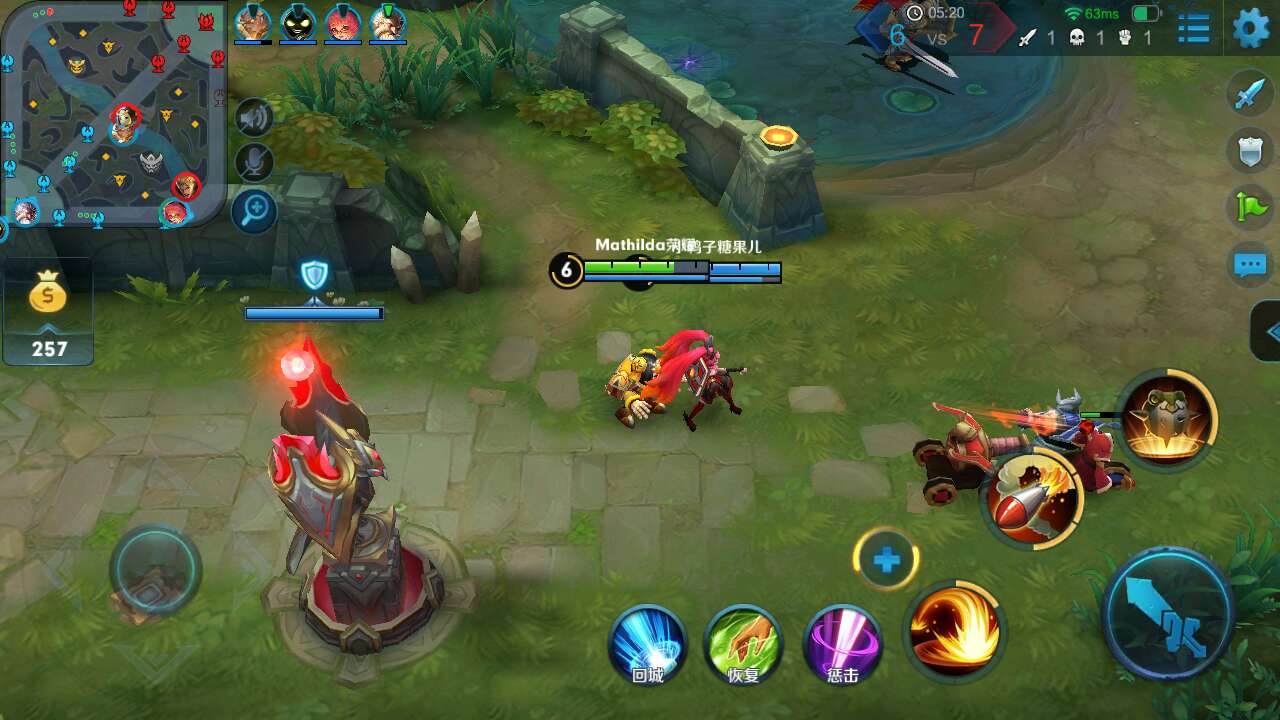Open the chat bubble quick messages
This screenshot has height=720, width=1280.
pyautogui.click(x=1250, y=265)
